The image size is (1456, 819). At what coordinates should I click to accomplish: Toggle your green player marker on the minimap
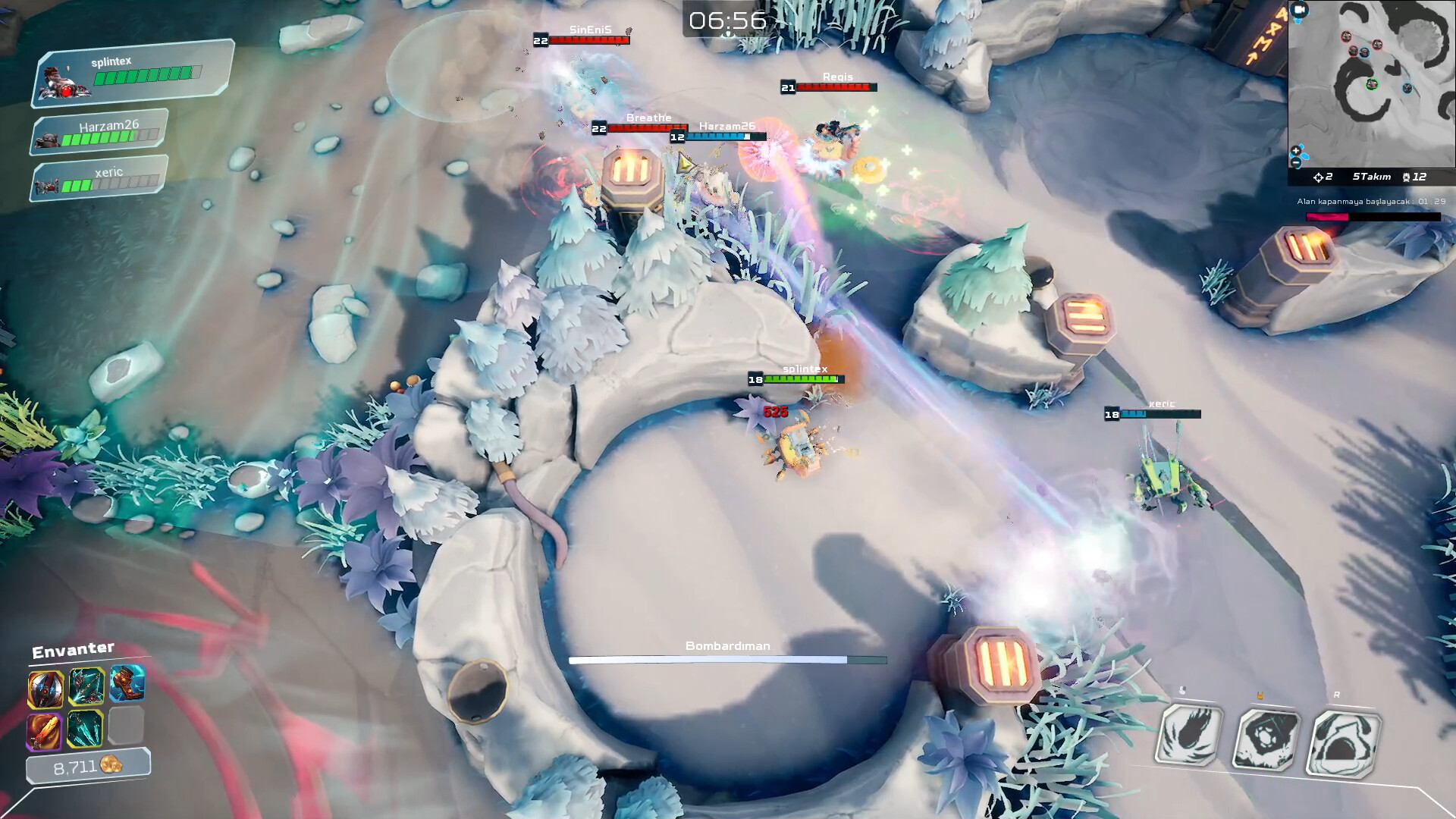coord(1372,84)
